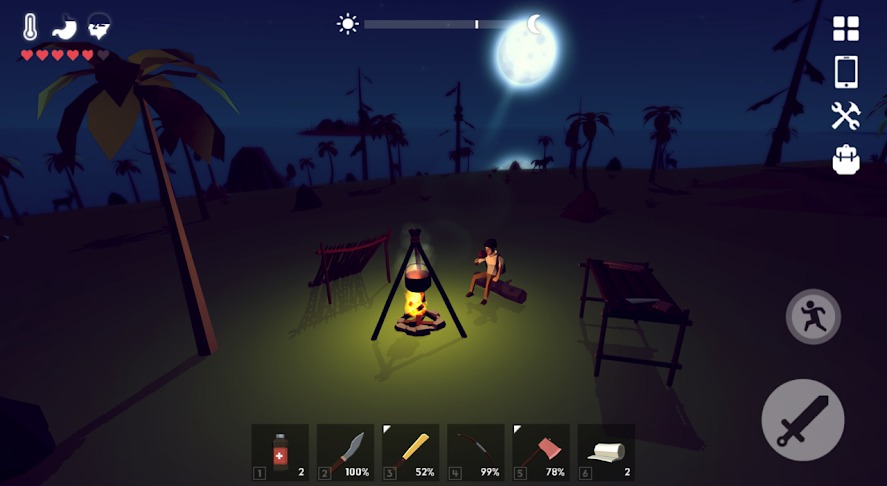Image resolution: width=887 pixels, height=486 pixels.
Task: Open the crafting tools menu
Action: [846, 116]
